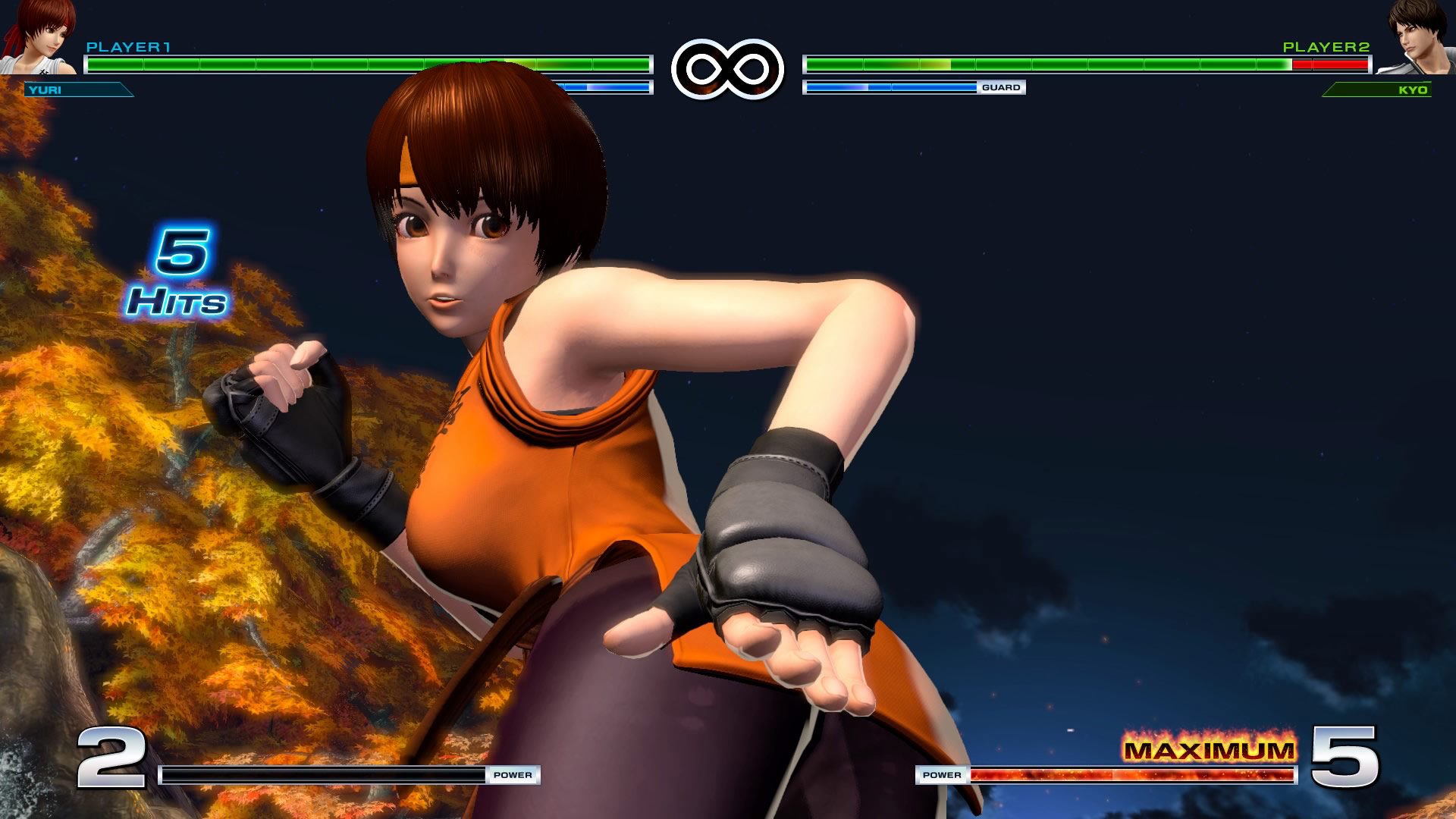Select Kyo's character portrait icon
The height and width of the screenshot is (819, 1456).
point(1414,38)
